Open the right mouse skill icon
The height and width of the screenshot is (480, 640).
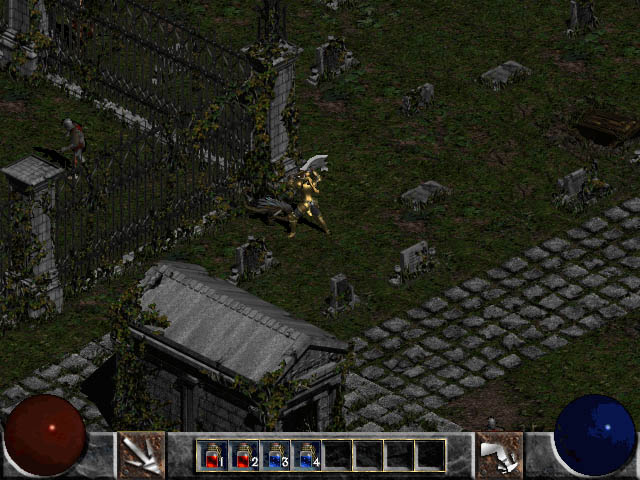point(497,455)
